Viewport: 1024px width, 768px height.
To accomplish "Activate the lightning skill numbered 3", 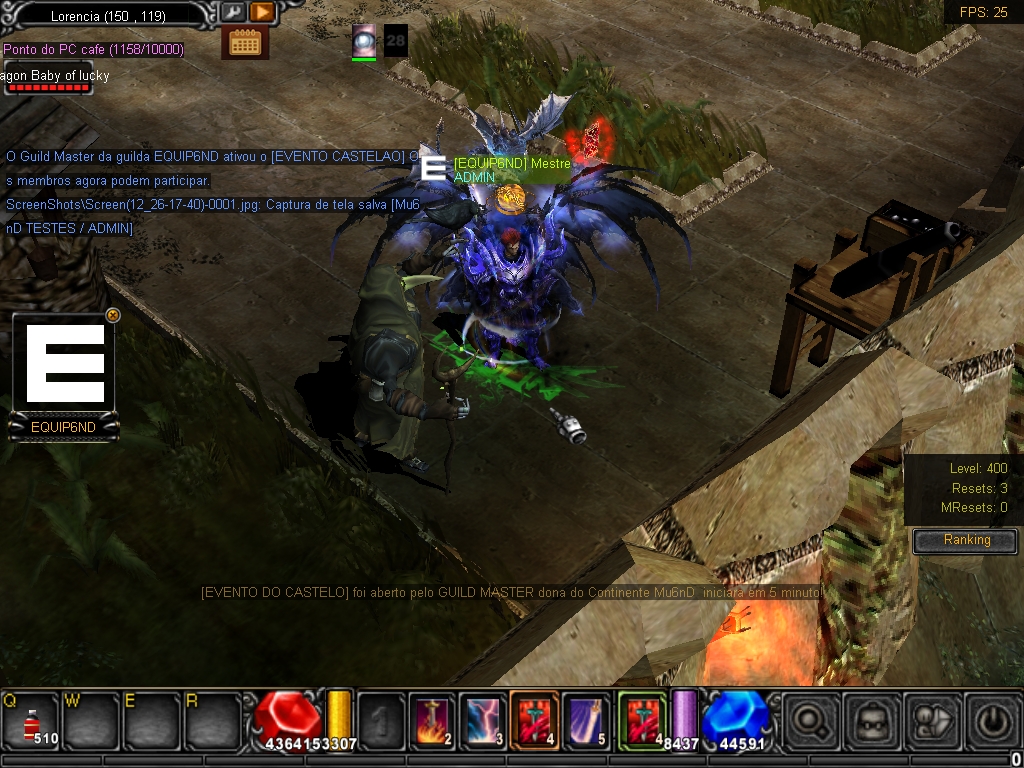I will click(484, 720).
